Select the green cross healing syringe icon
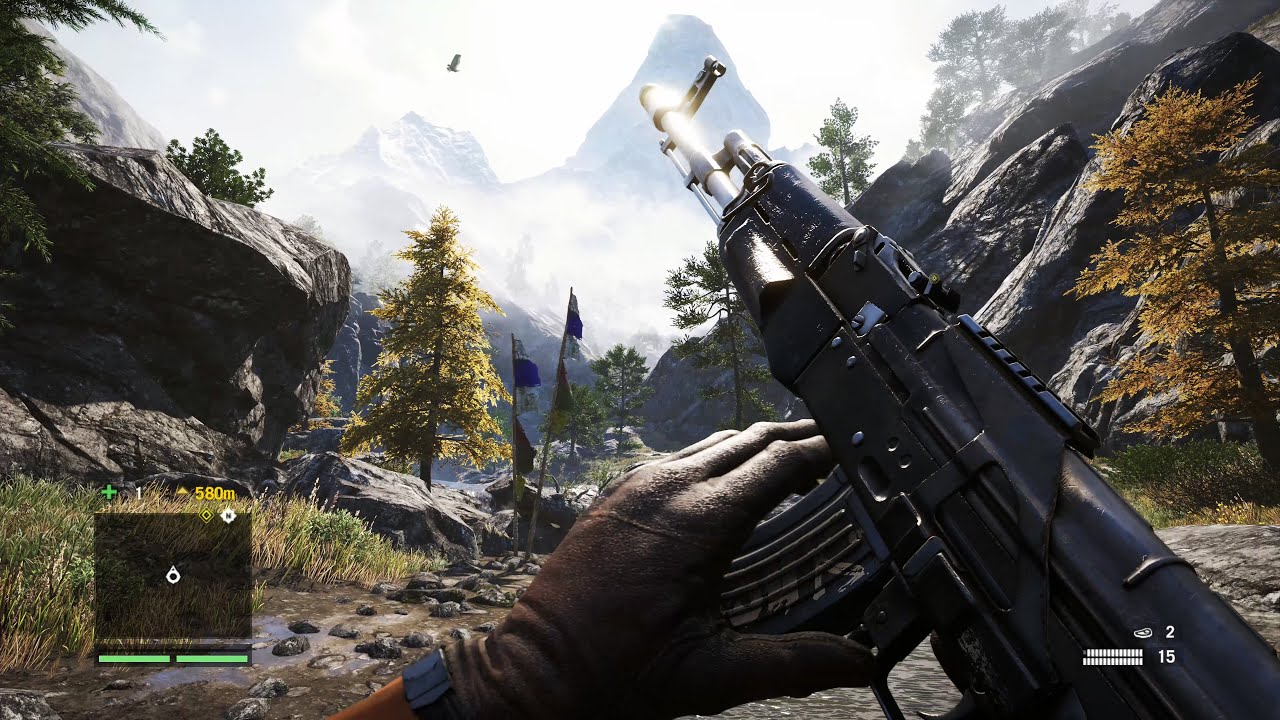The height and width of the screenshot is (720, 1280). click(x=109, y=492)
